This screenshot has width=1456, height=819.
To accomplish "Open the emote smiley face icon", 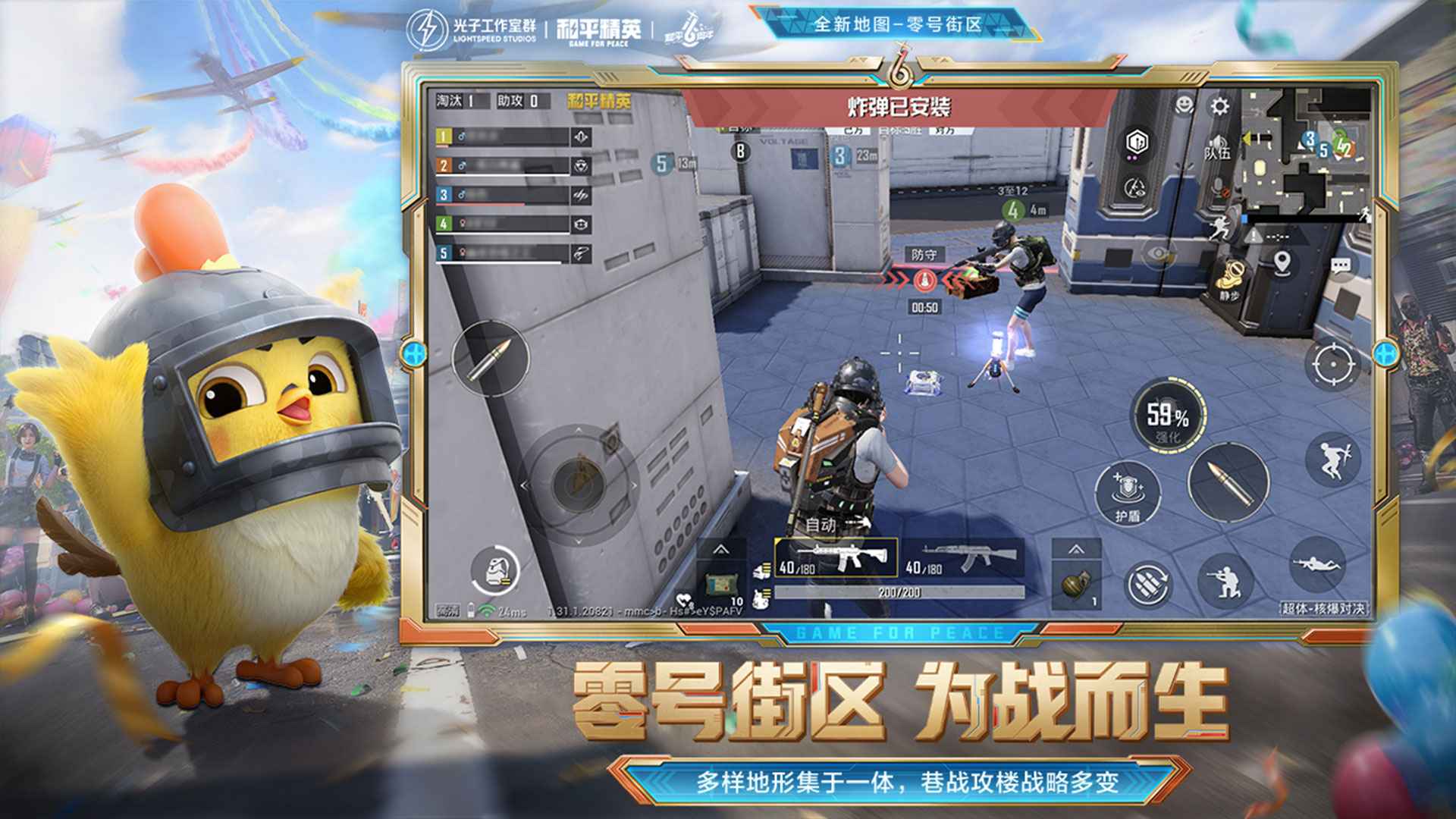I will 1182,104.
